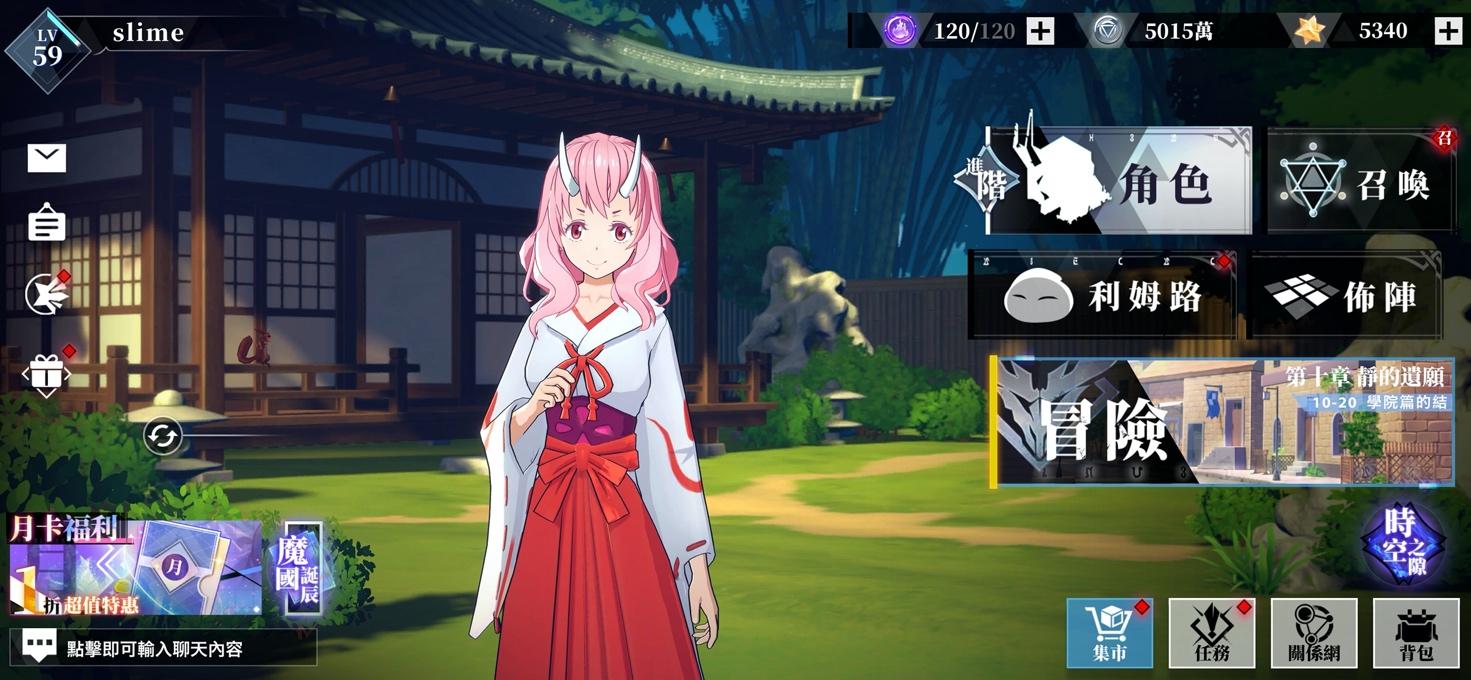Add stamina with the plus button beside 120/120

click(1041, 31)
